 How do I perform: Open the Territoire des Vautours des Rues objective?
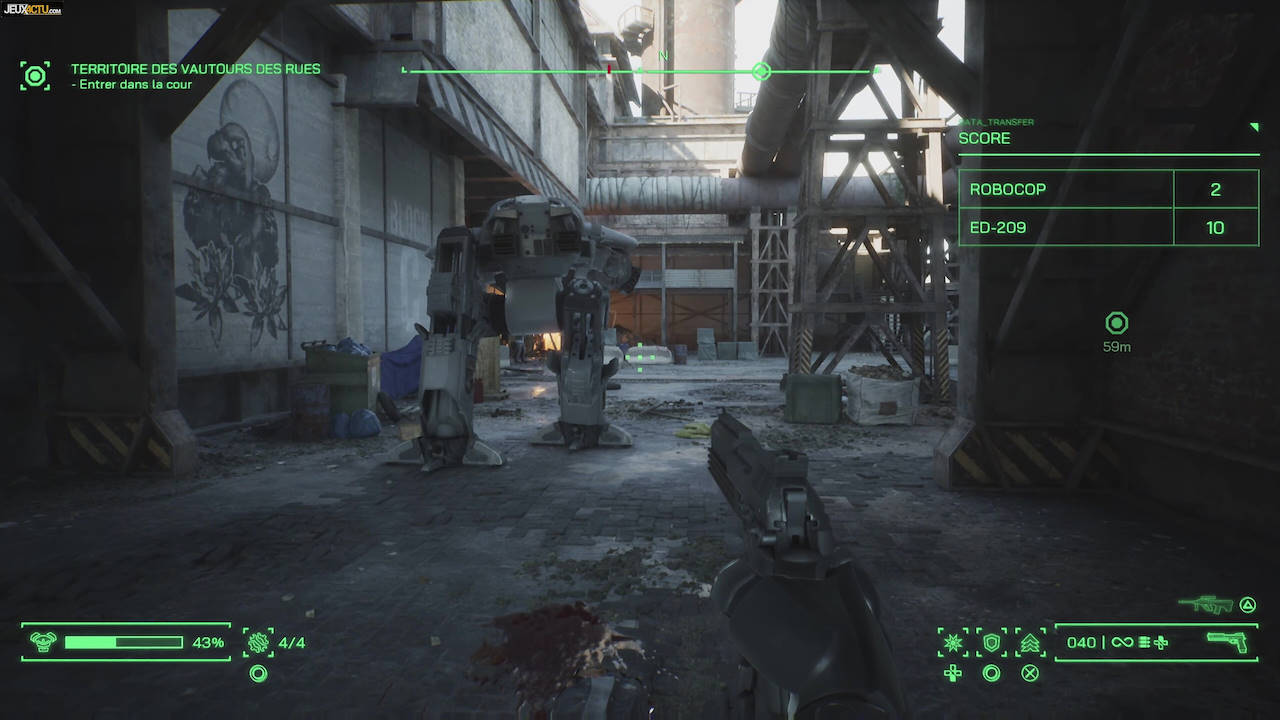(x=195, y=69)
